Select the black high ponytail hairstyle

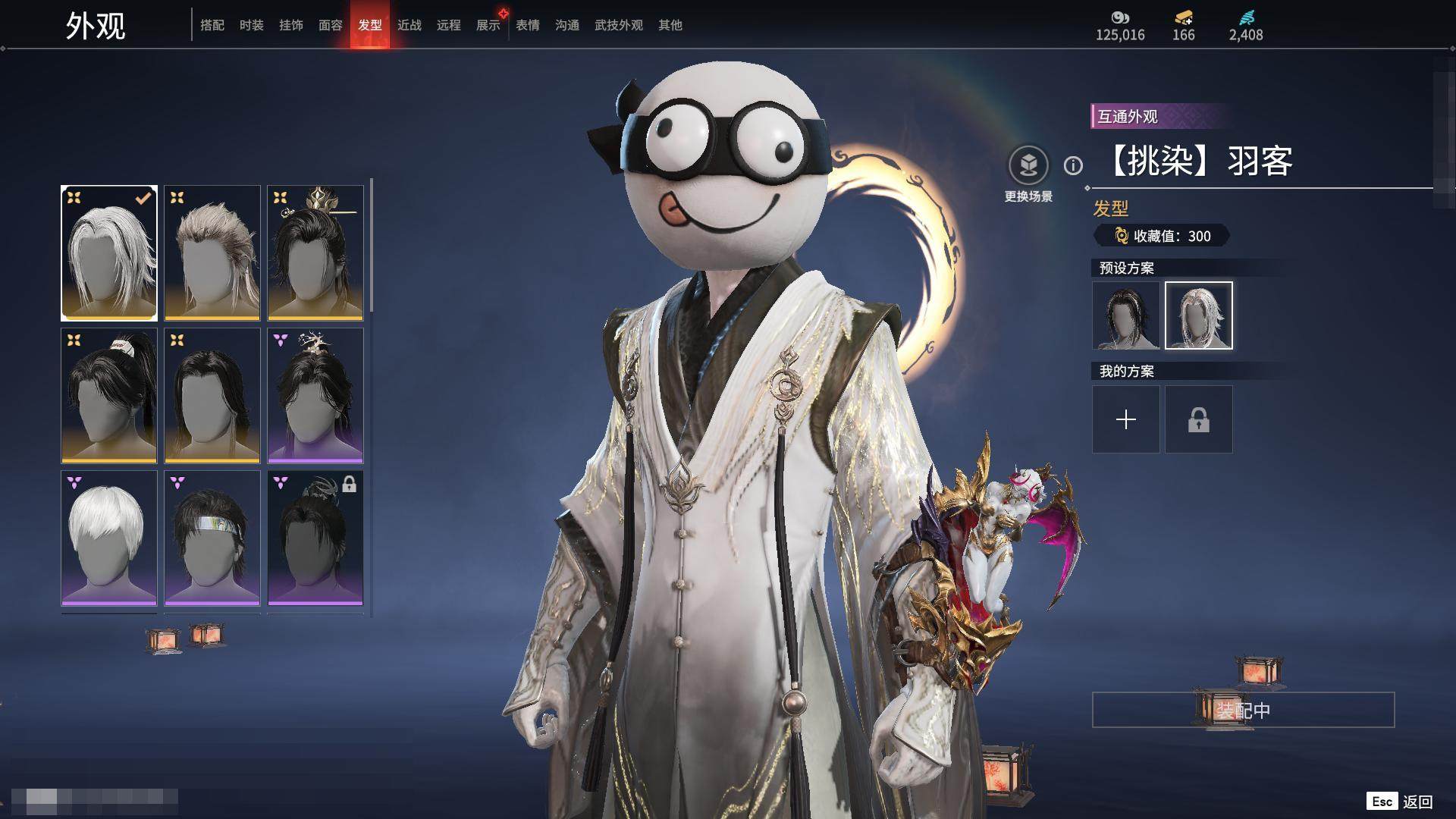tap(109, 395)
